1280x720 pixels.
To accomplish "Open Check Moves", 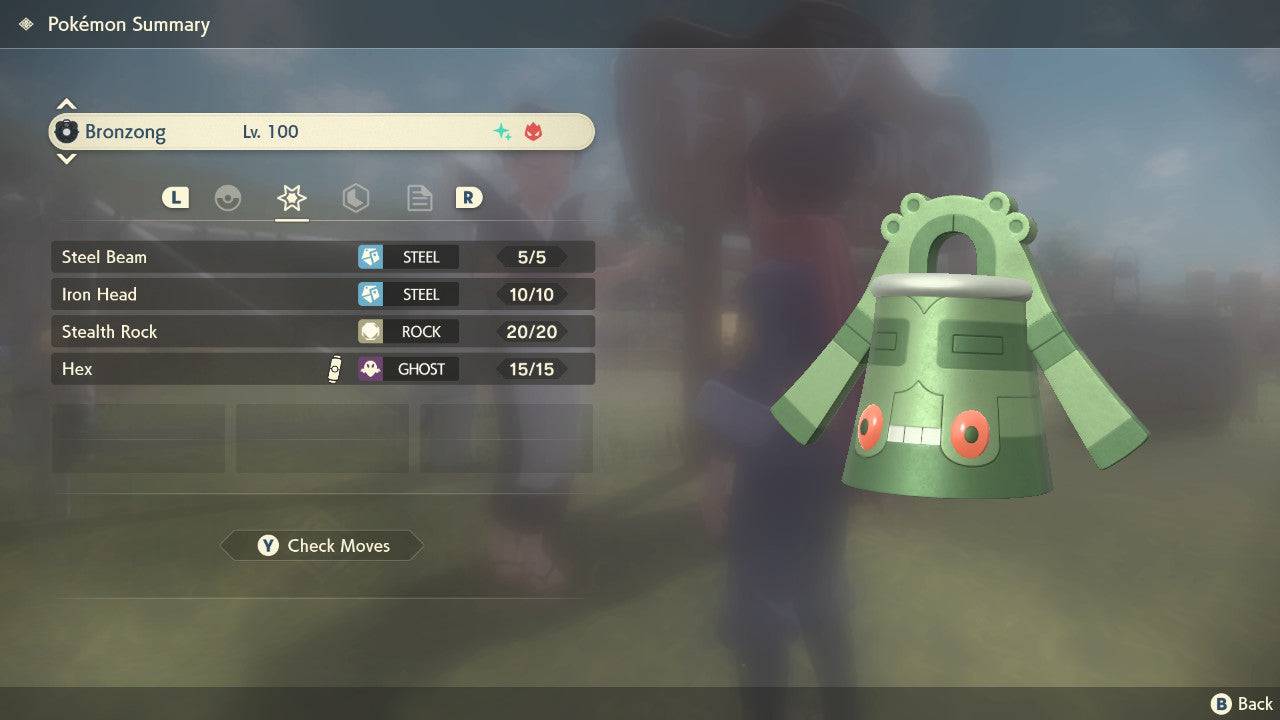I will point(322,545).
